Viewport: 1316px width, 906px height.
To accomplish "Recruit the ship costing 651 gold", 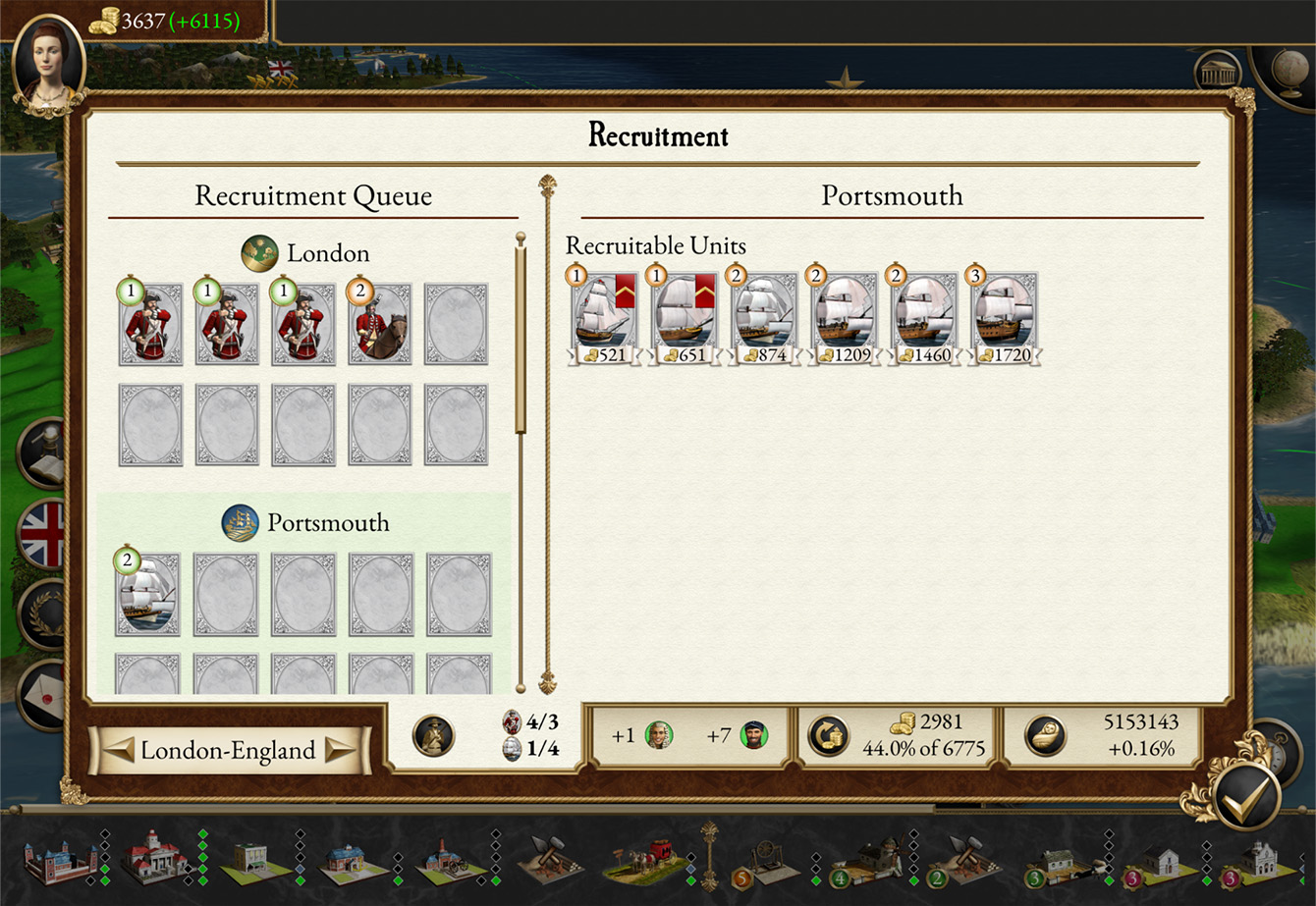I will pos(683,318).
